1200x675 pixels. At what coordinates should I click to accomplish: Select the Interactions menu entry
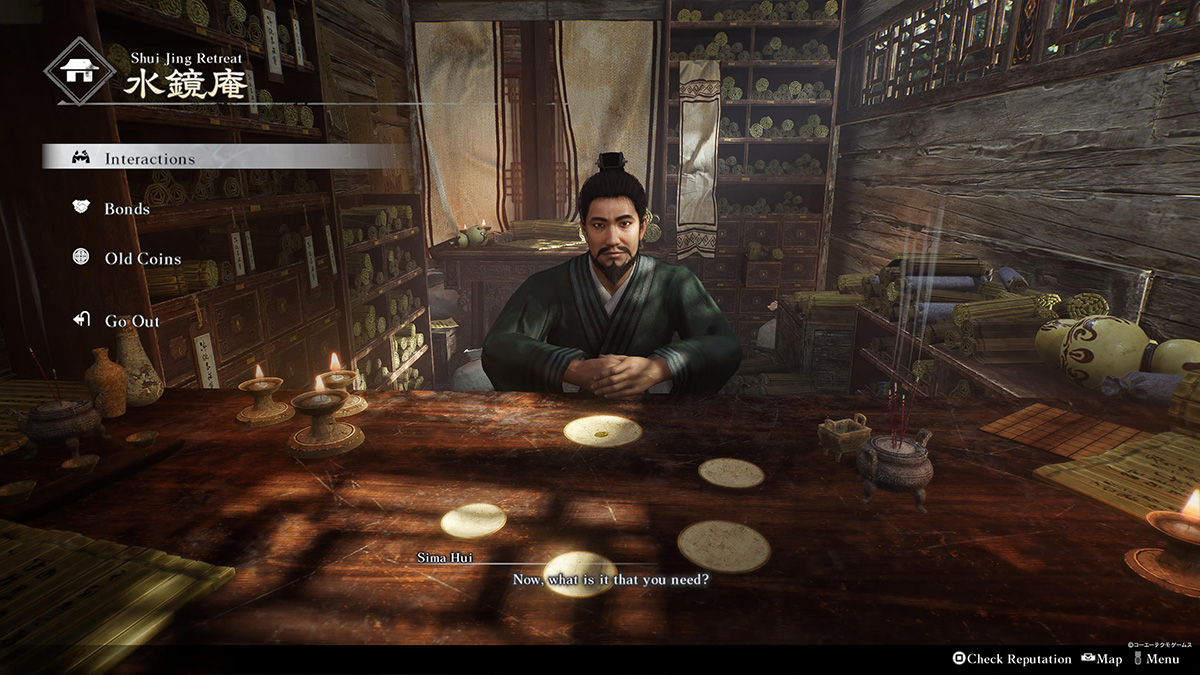(149, 158)
